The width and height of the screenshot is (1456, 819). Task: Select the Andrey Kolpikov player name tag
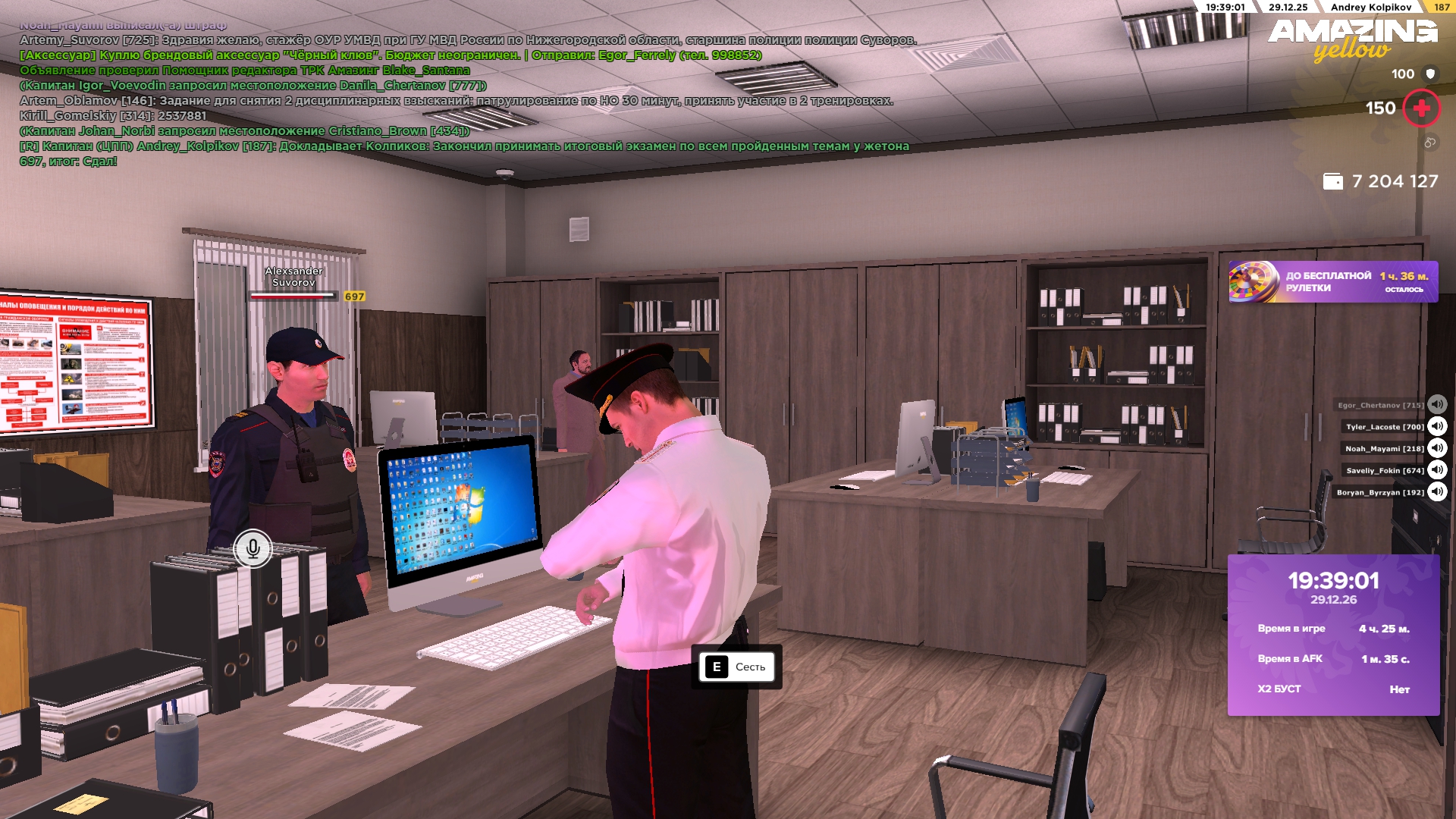pyautogui.click(x=1370, y=7)
